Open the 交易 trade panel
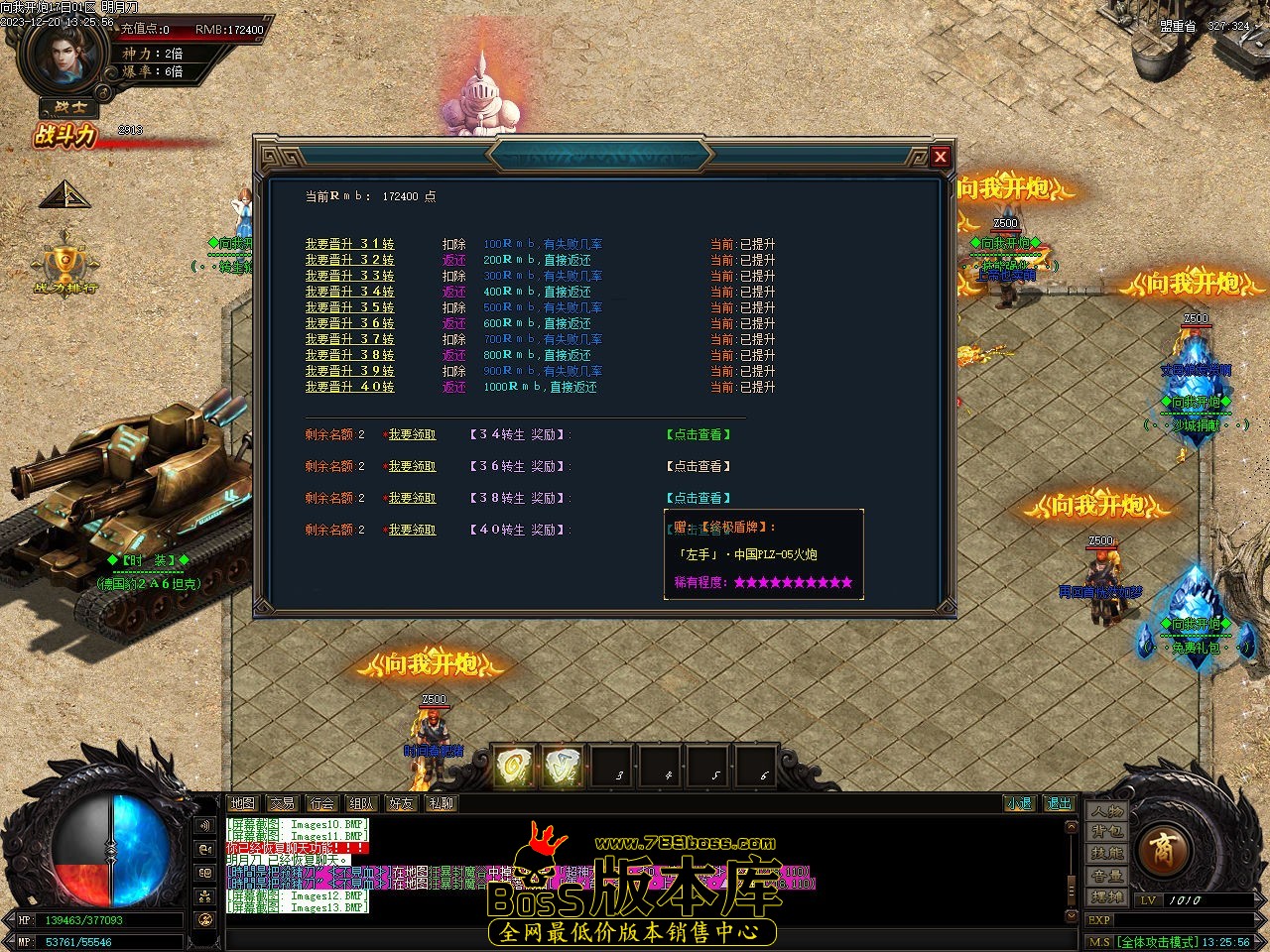 [282, 803]
